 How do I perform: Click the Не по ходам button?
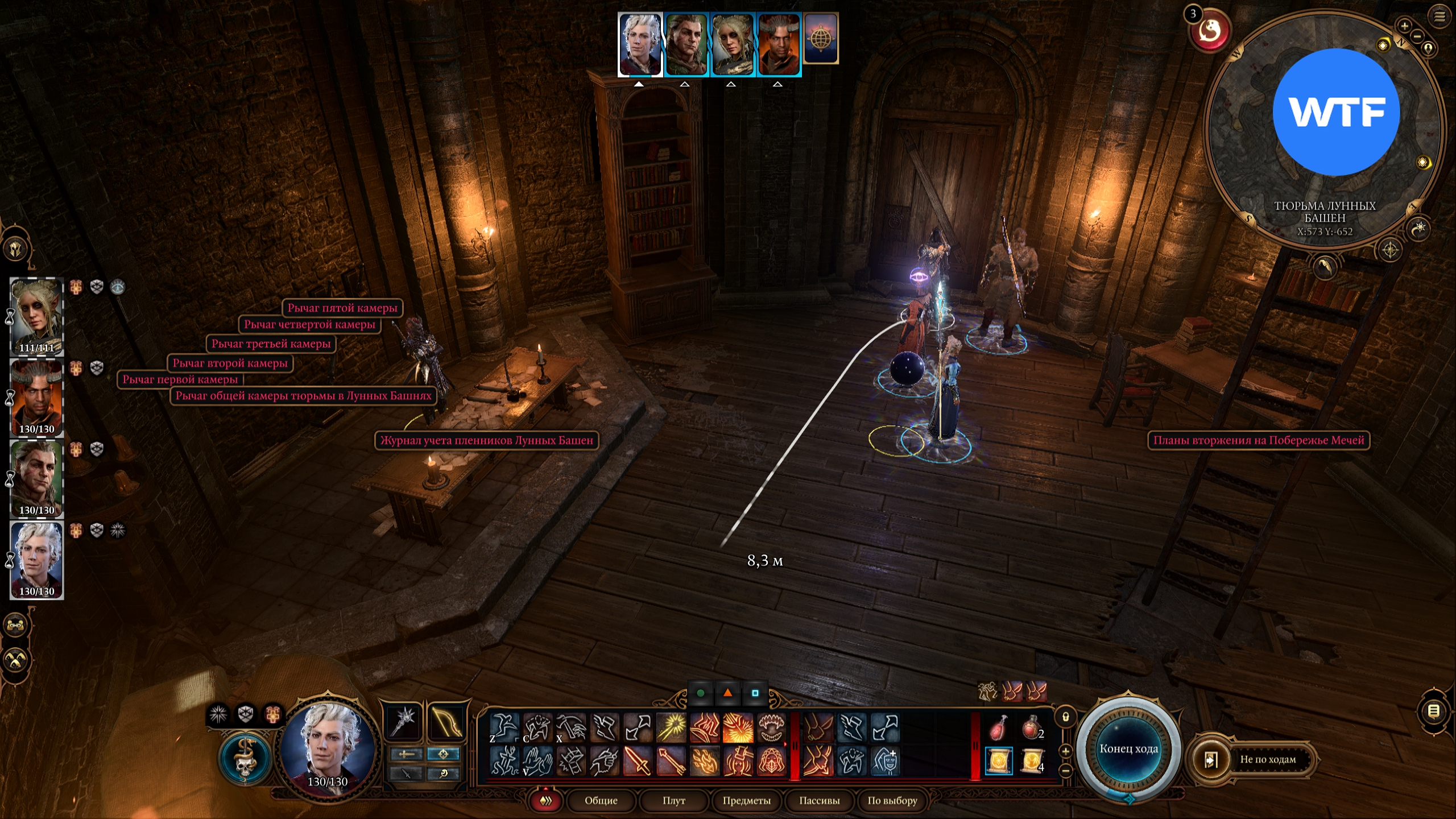coord(1267,759)
